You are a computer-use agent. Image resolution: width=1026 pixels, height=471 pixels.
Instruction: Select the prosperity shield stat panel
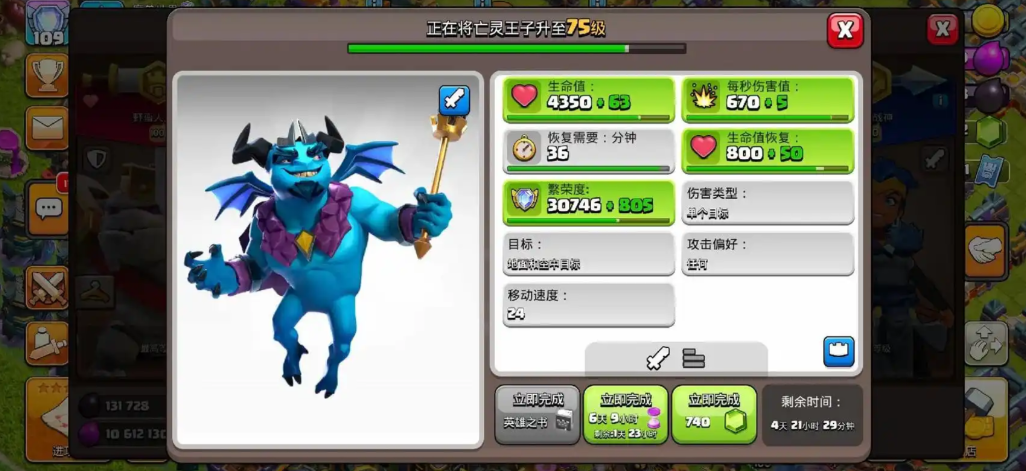(588, 203)
